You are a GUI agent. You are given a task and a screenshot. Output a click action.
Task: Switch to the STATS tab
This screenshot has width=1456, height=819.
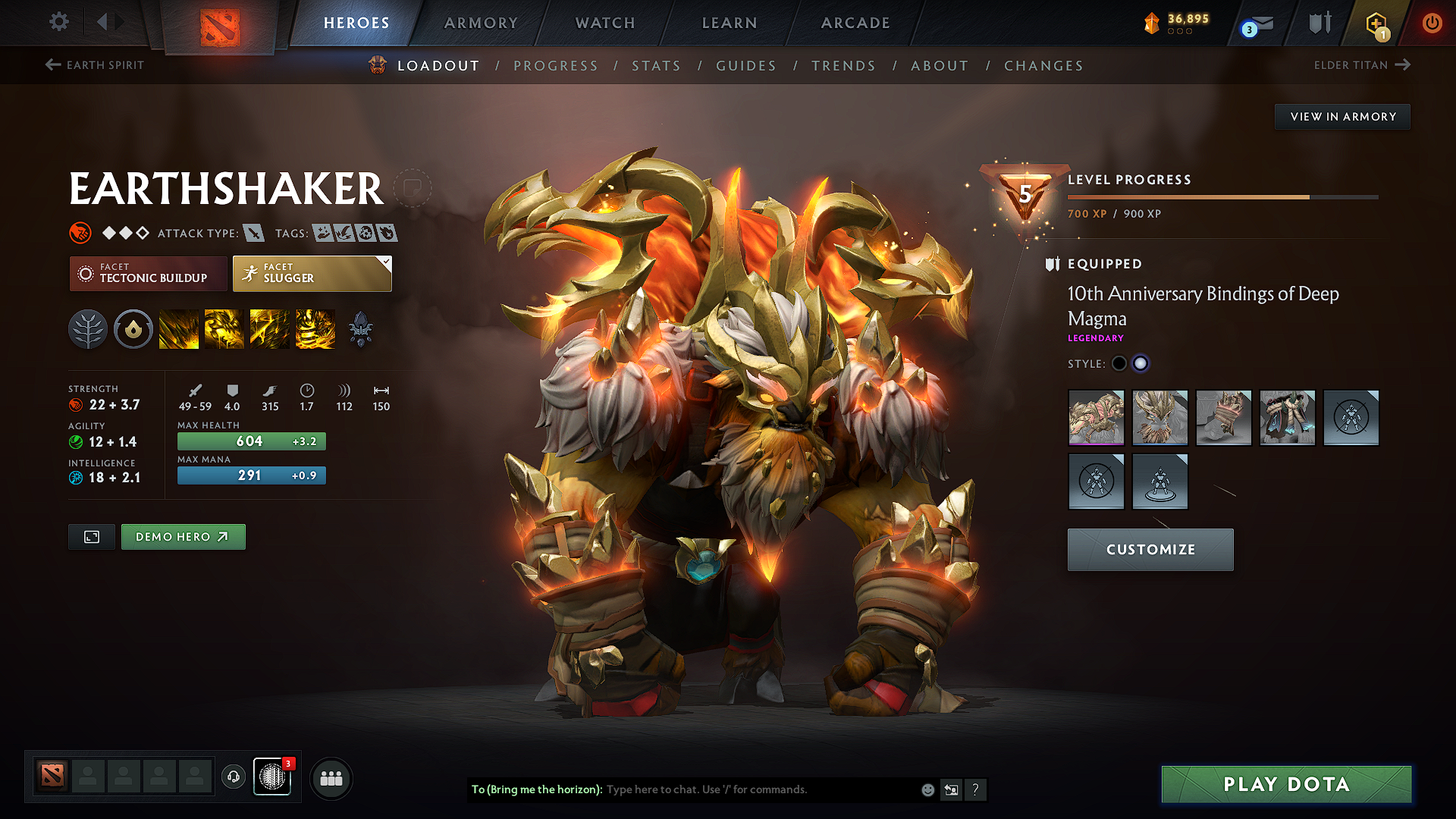click(x=657, y=65)
